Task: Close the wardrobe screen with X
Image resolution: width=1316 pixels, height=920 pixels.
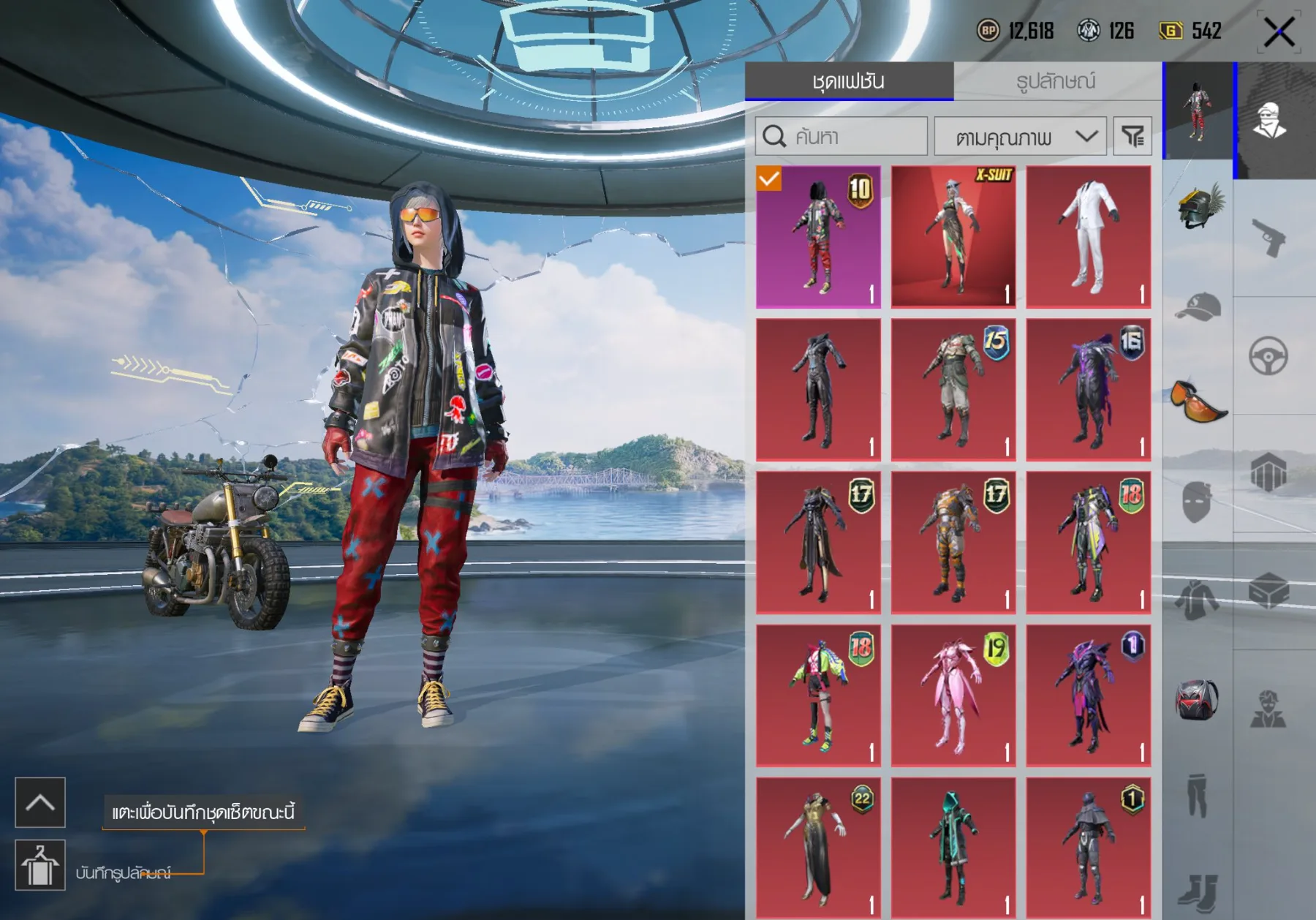Action: pos(1279,32)
